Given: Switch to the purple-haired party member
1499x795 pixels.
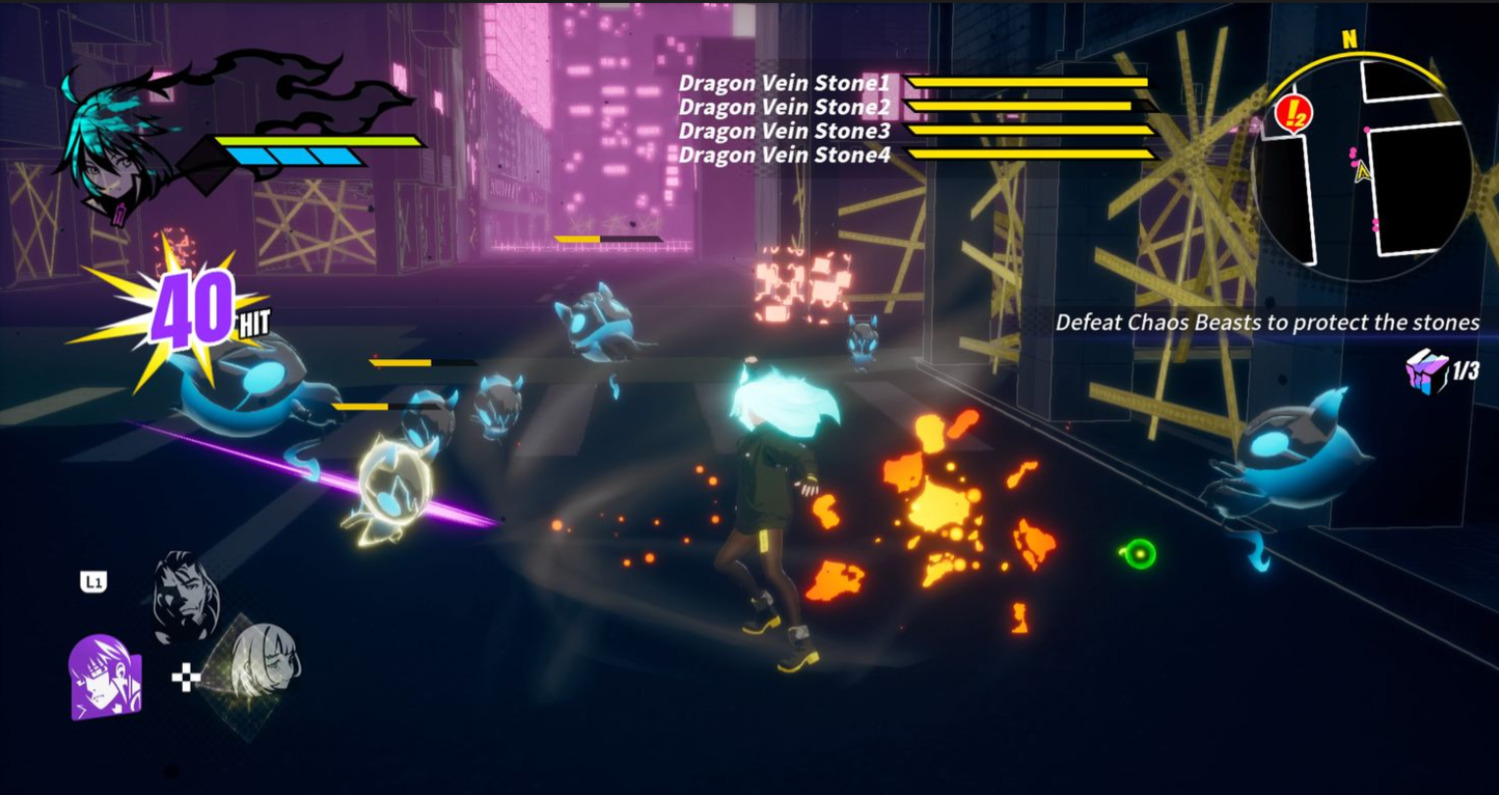Looking at the screenshot, I should pos(102,677).
